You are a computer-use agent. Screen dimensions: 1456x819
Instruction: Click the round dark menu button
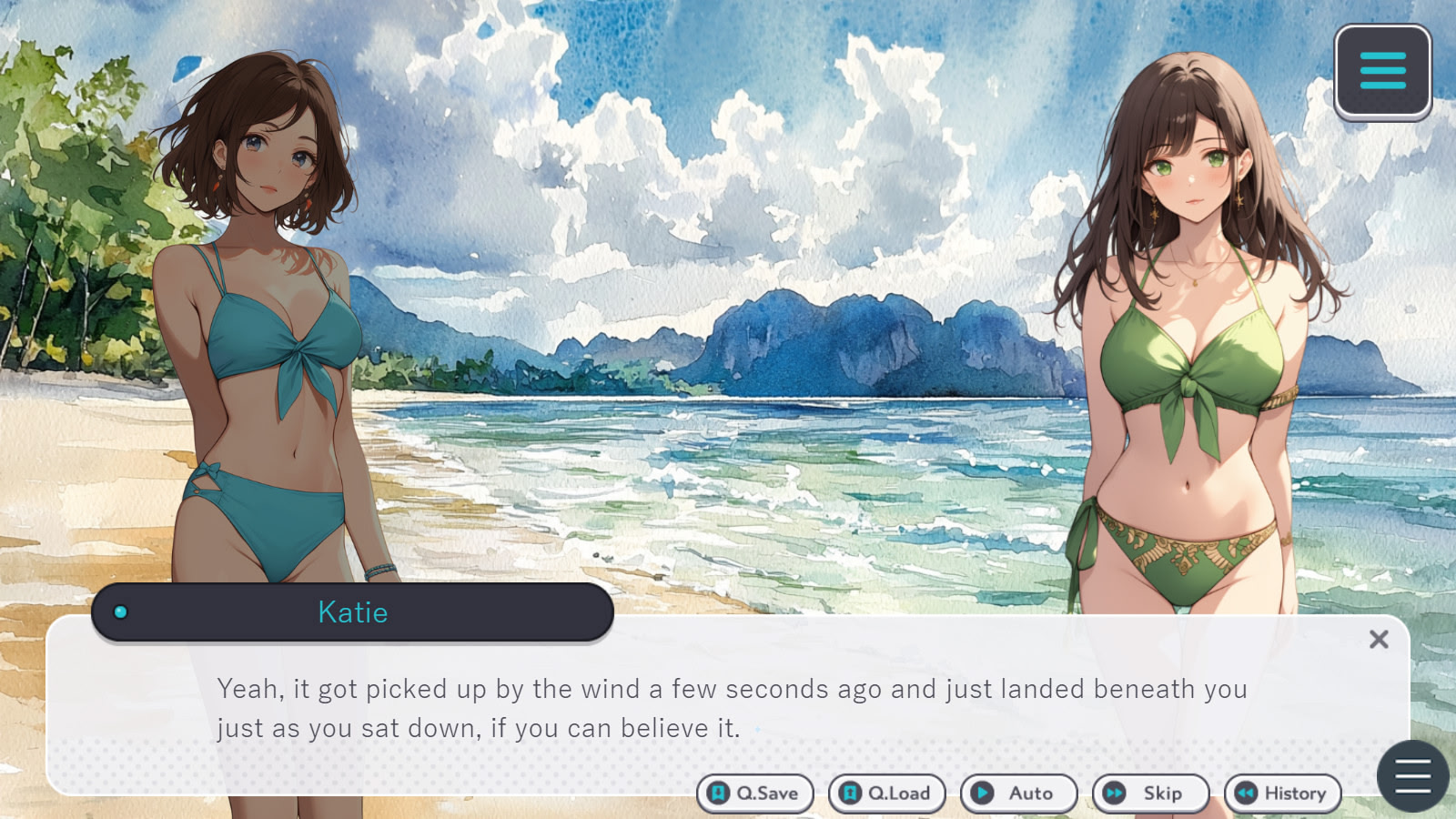coord(1412,776)
